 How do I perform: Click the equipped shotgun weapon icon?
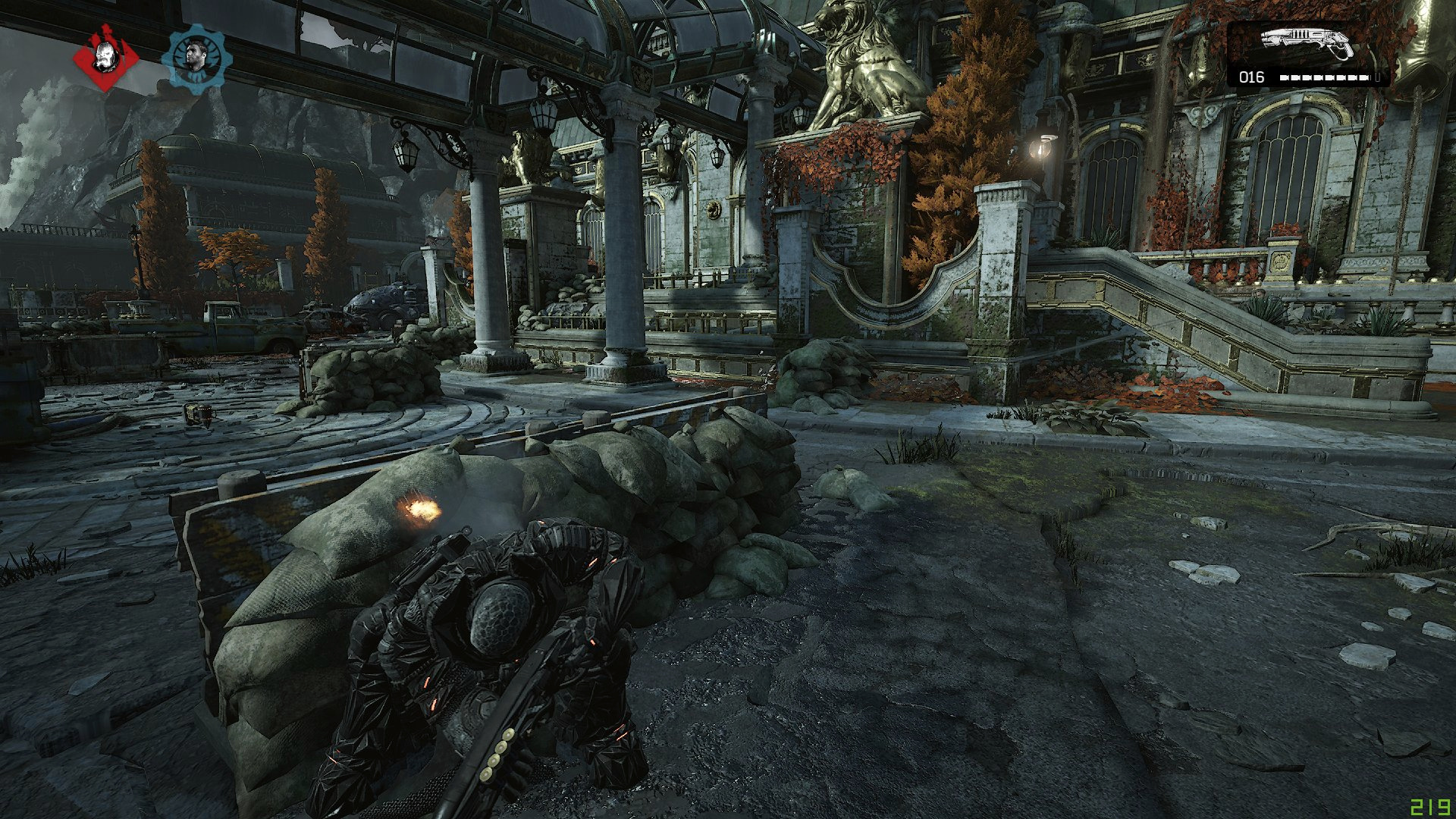coord(1307,44)
